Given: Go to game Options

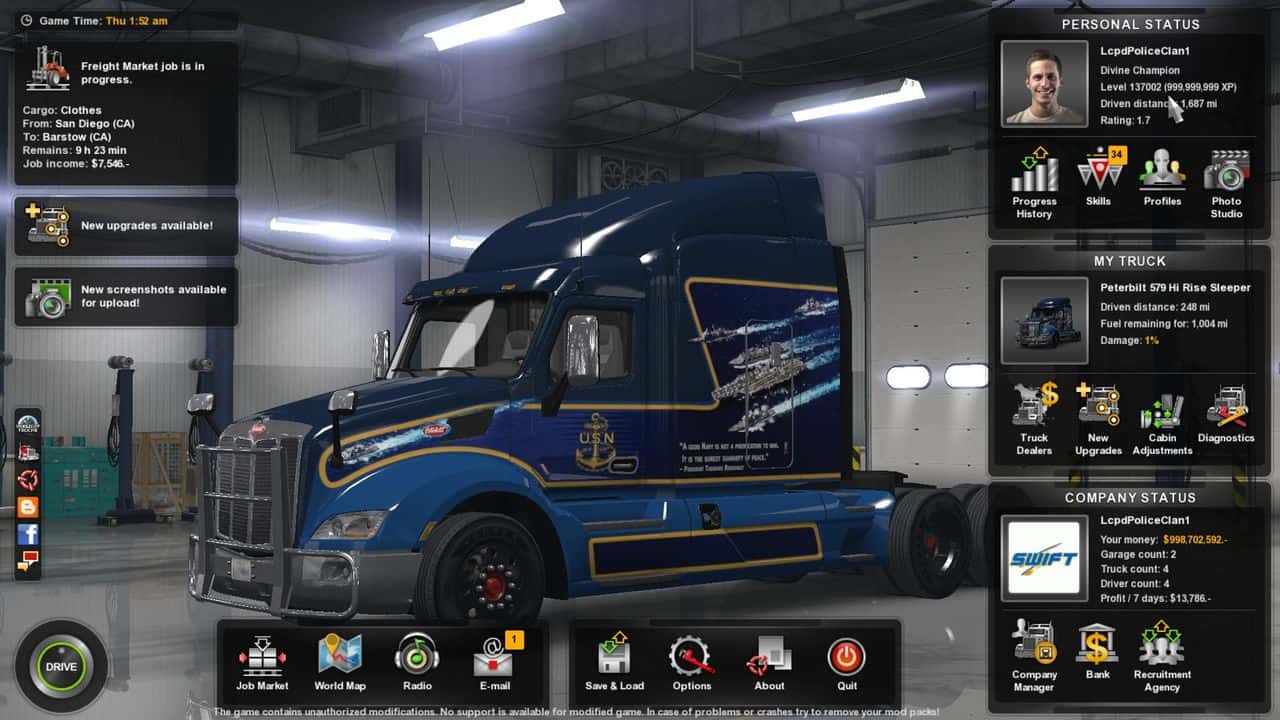Looking at the screenshot, I should click(x=691, y=662).
